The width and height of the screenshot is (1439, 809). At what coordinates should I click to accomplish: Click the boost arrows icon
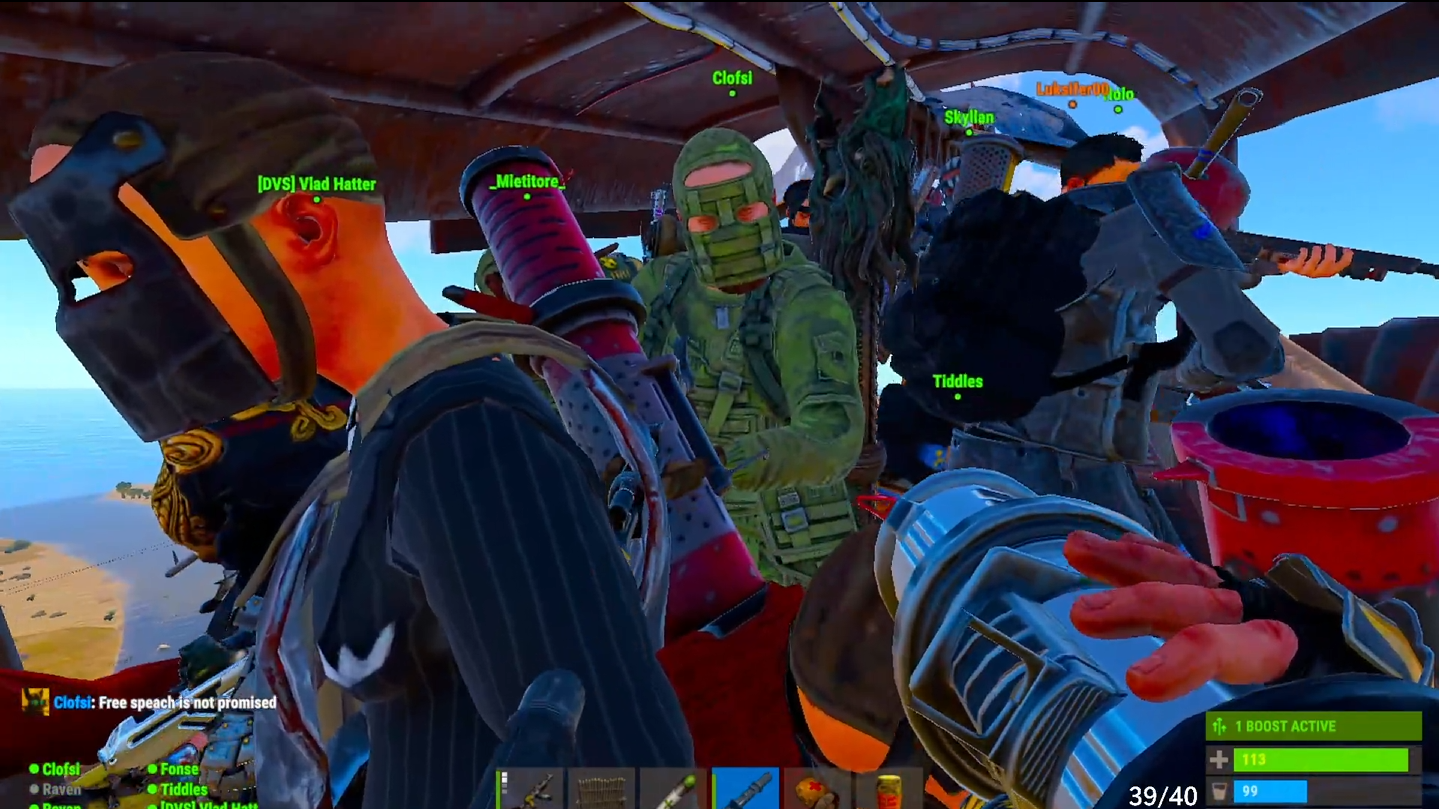(1218, 726)
